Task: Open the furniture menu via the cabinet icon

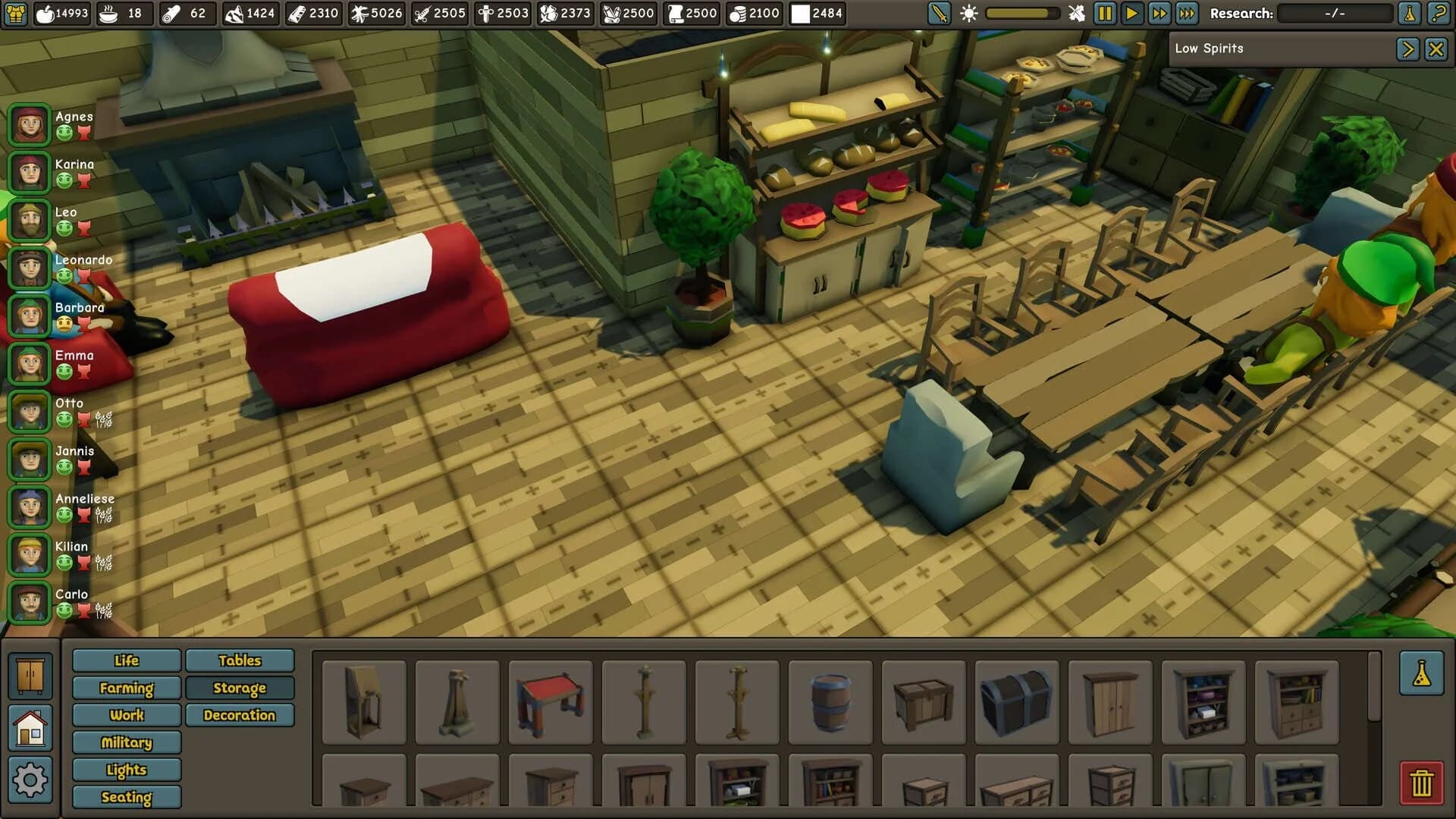Action: [x=30, y=675]
